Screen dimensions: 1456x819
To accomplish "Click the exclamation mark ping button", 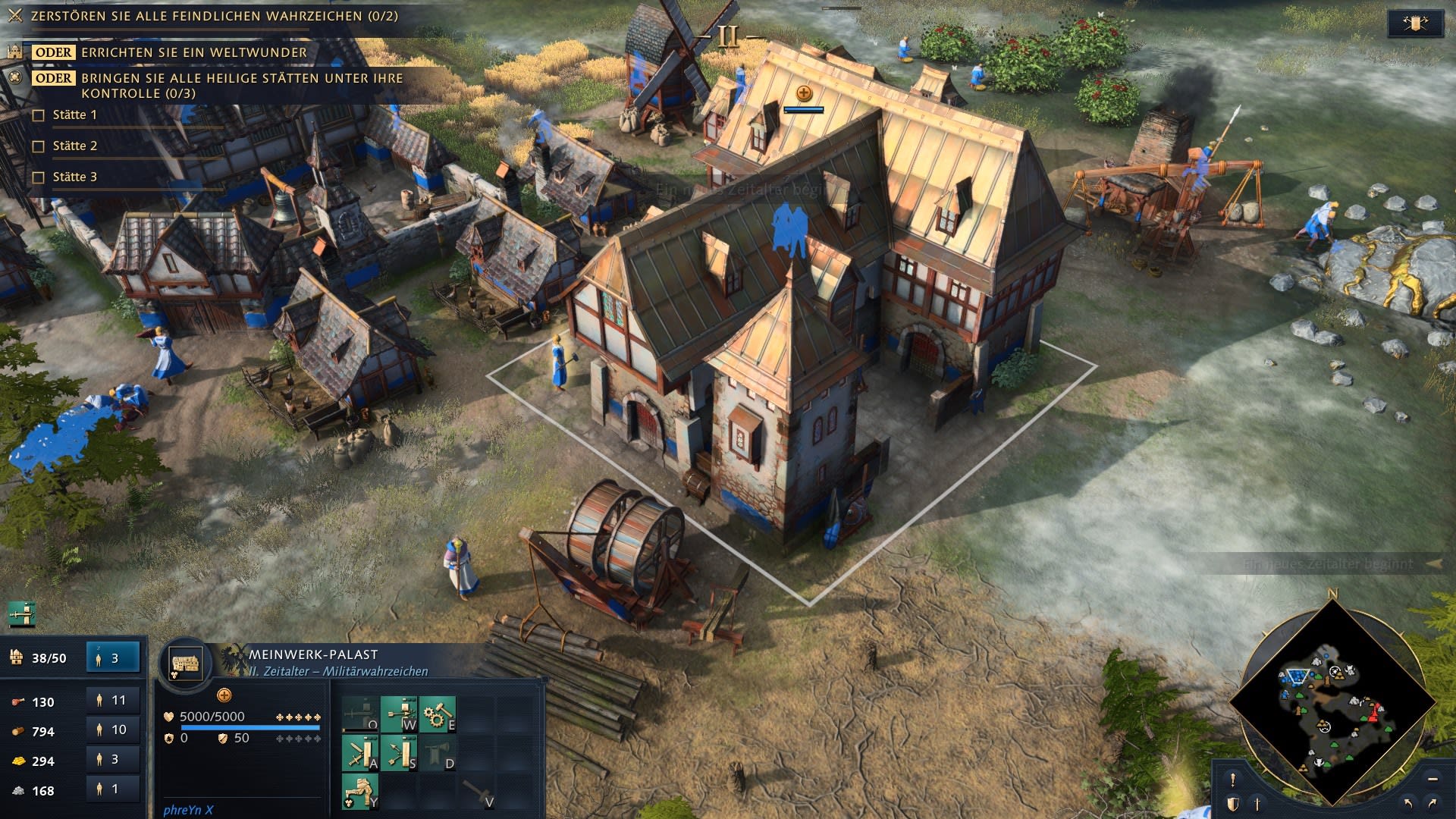I will point(1233,780).
